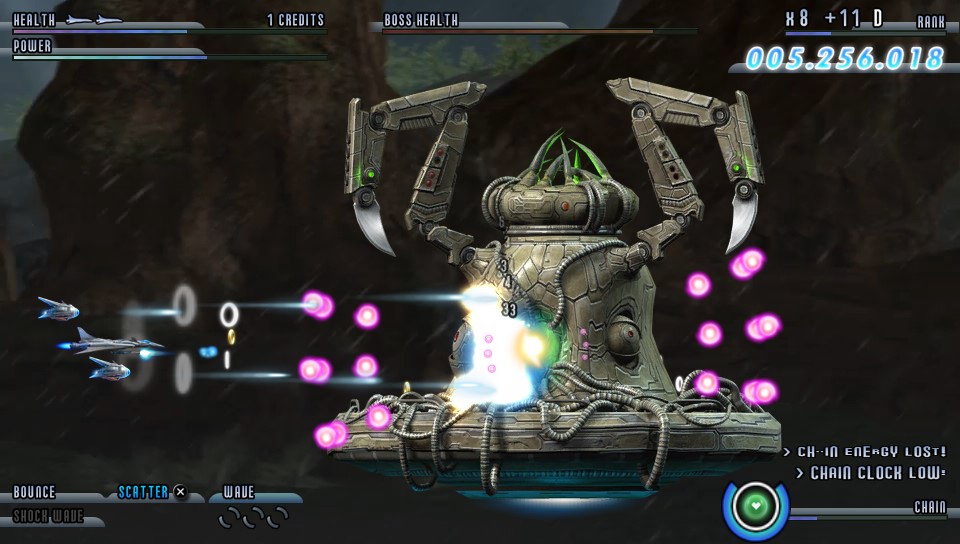Viewport: 960px width, 544px height.
Task: Pick the Shock Wave weapon
Action: (48, 517)
